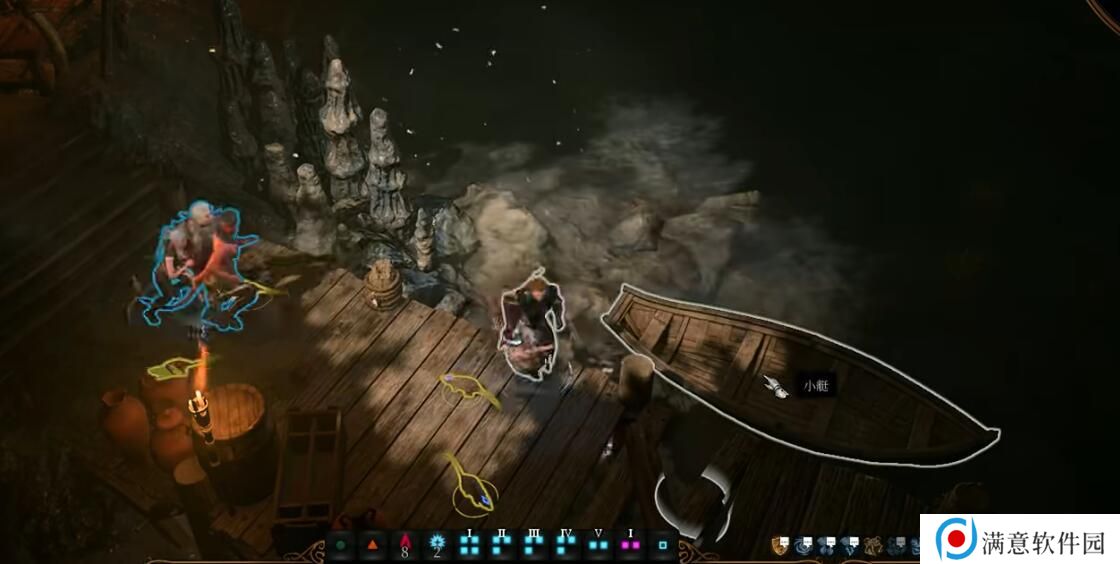Viewport: 1120px width, 564px height.
Task: Filter by level V spell slots
Action: click(x=598, y=545)
